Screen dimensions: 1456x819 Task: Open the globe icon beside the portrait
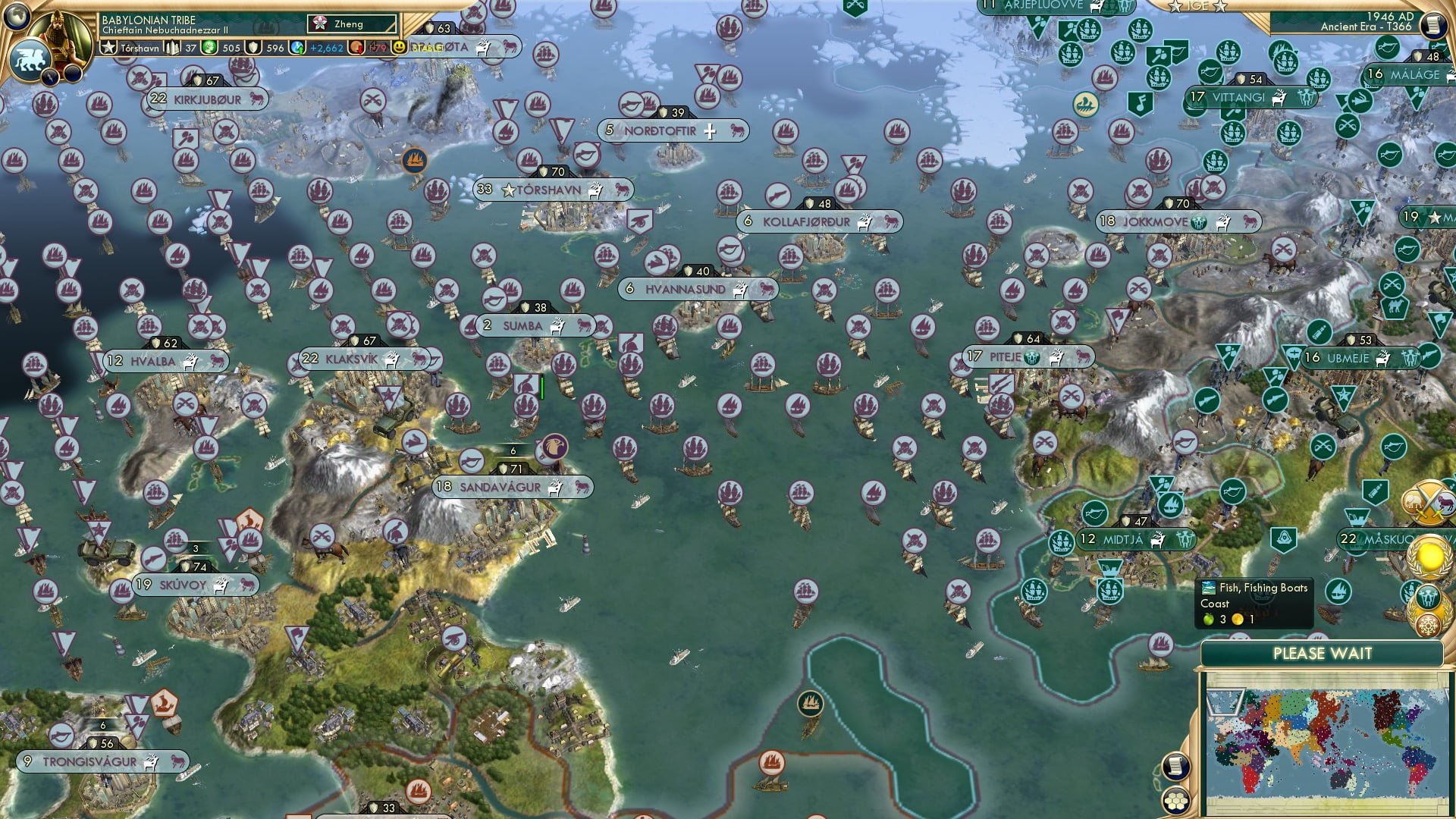(17, 15)
